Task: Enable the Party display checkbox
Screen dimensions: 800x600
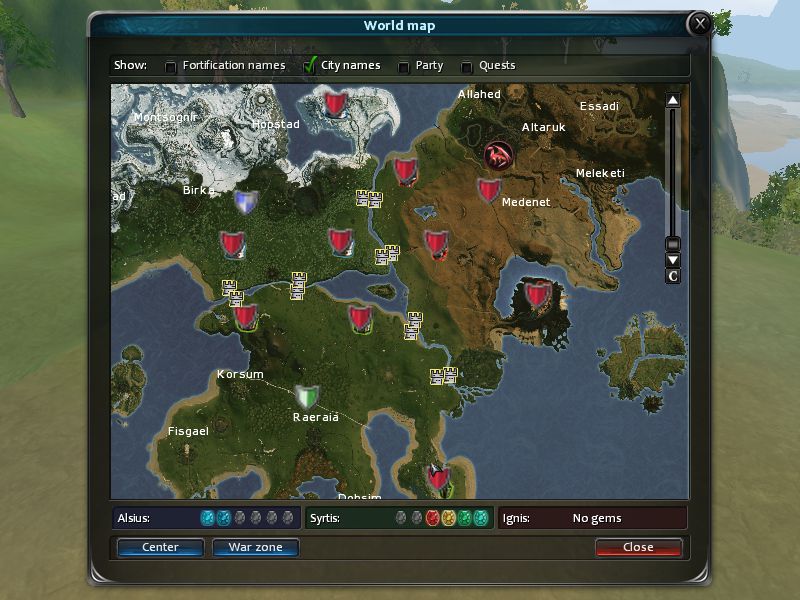Action: (x=404, y=67)
